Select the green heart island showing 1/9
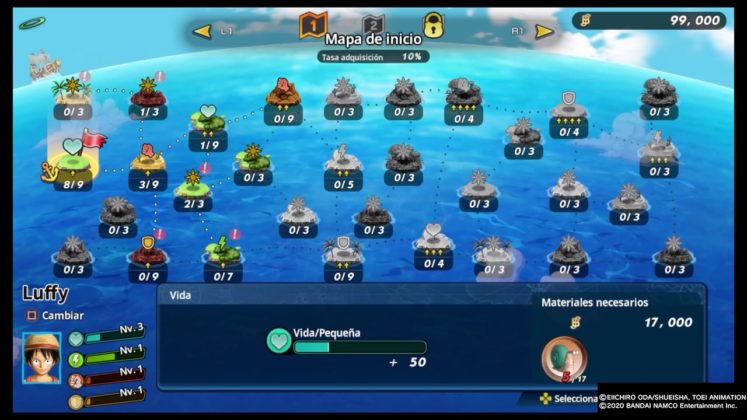The image size is (747, 420). pyautogui.click(x=209, y=124)
